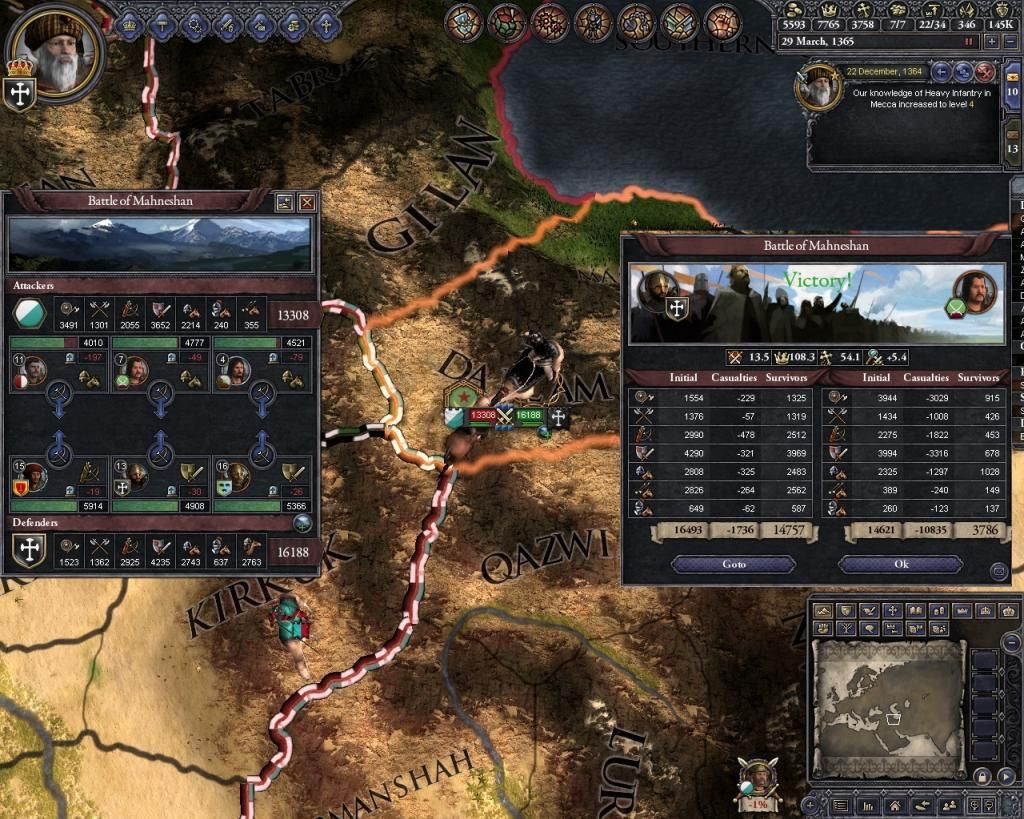1024x819 pixels.
Task: Close the Battle of Mahneshan combat window
Action: point(307,202)
